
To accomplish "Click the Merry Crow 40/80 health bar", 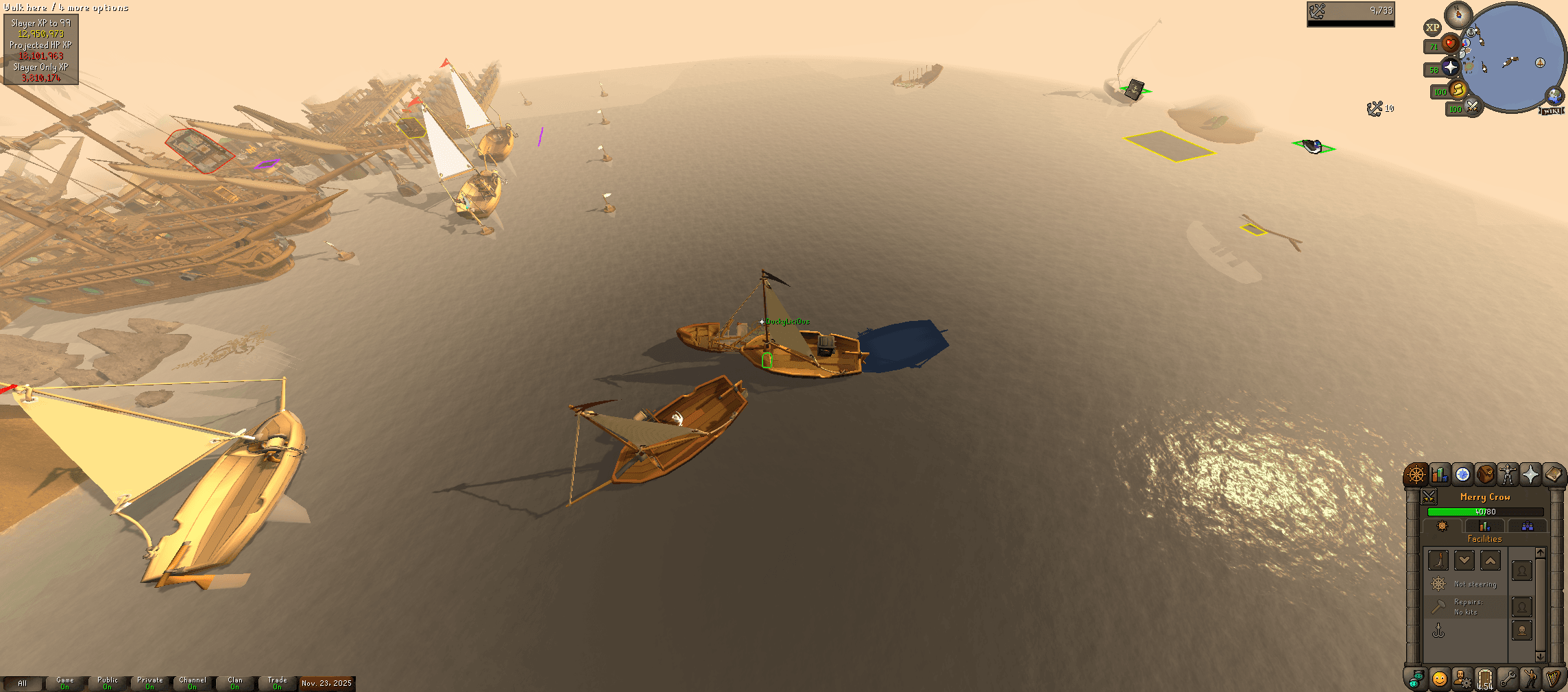I will click(1484, 512).
